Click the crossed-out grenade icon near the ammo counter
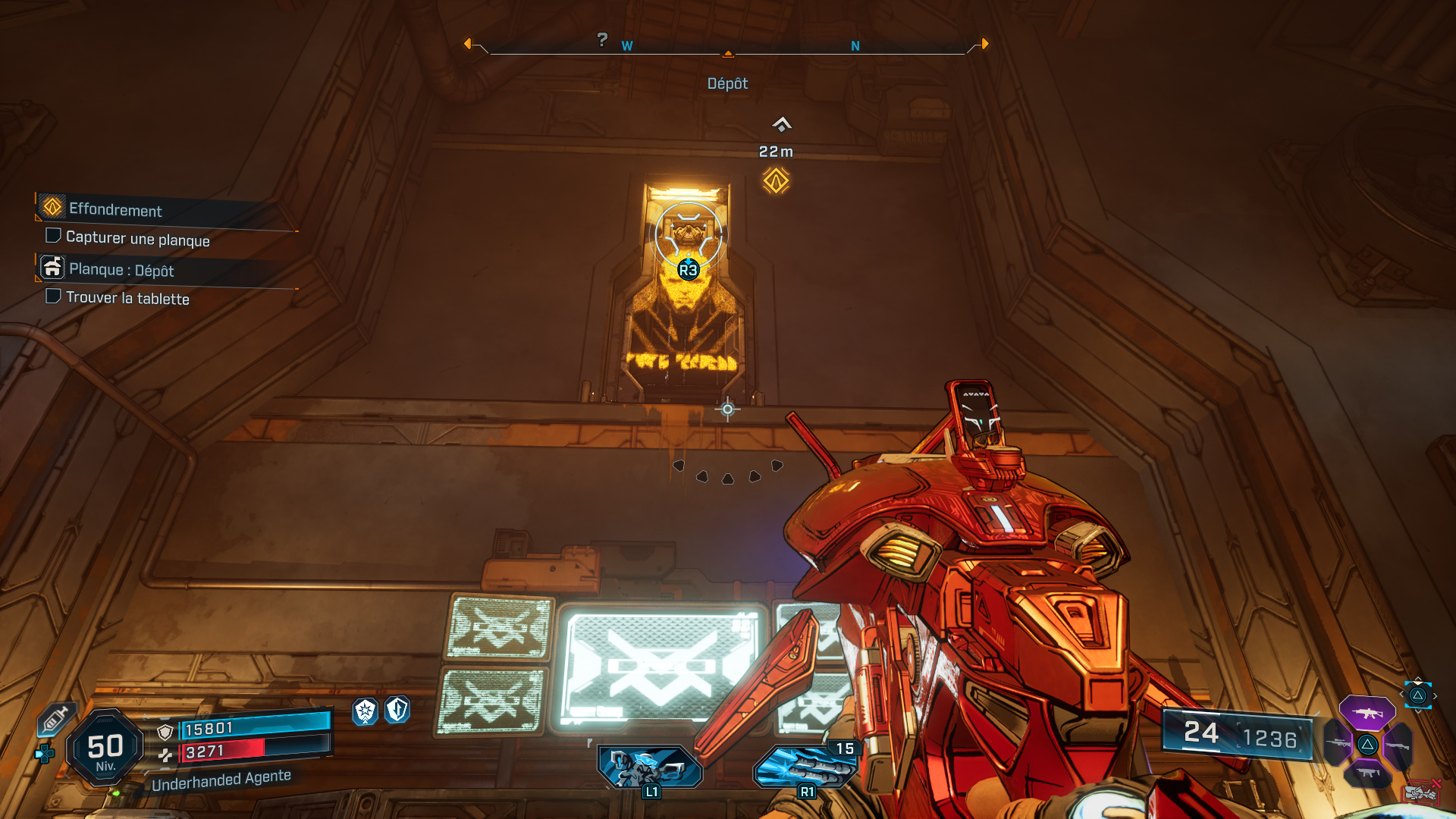The width and height of the screenshot is (1456, 819). click(x=1420, y=793)
